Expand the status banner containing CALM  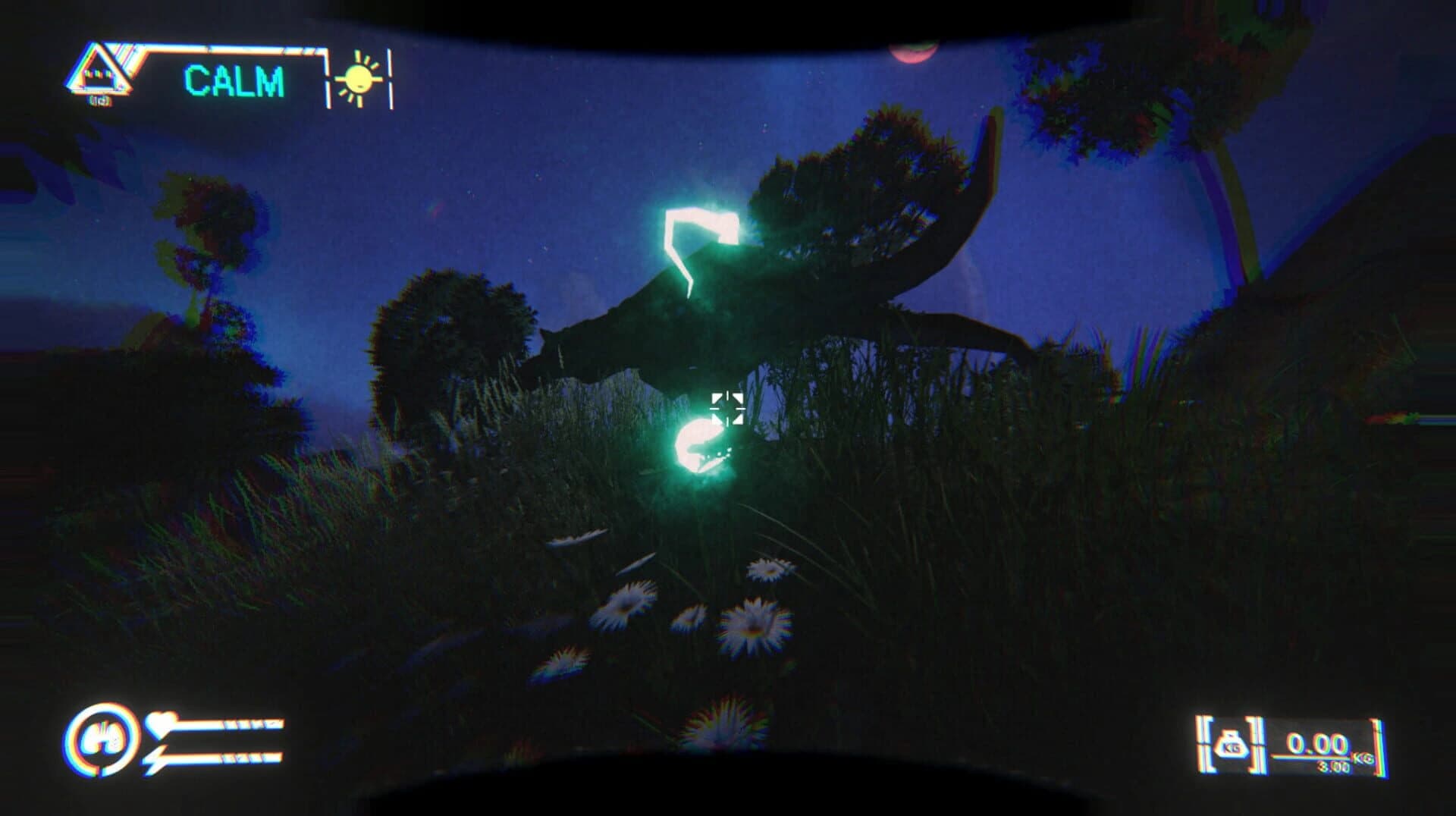(x=235, y=78)
